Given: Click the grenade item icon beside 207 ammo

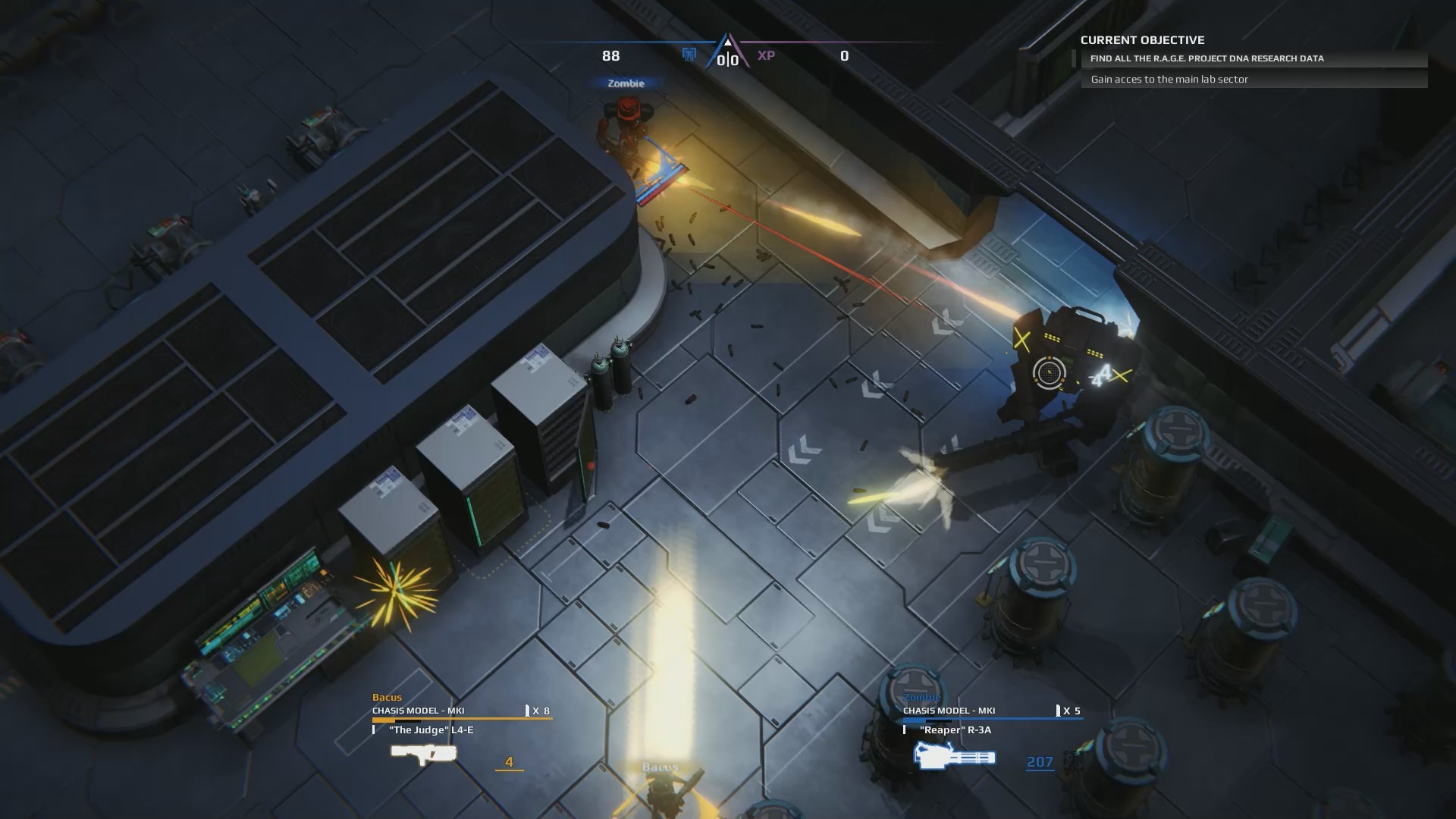Looking at the screenshot, I should click(x=1073, y=760).
